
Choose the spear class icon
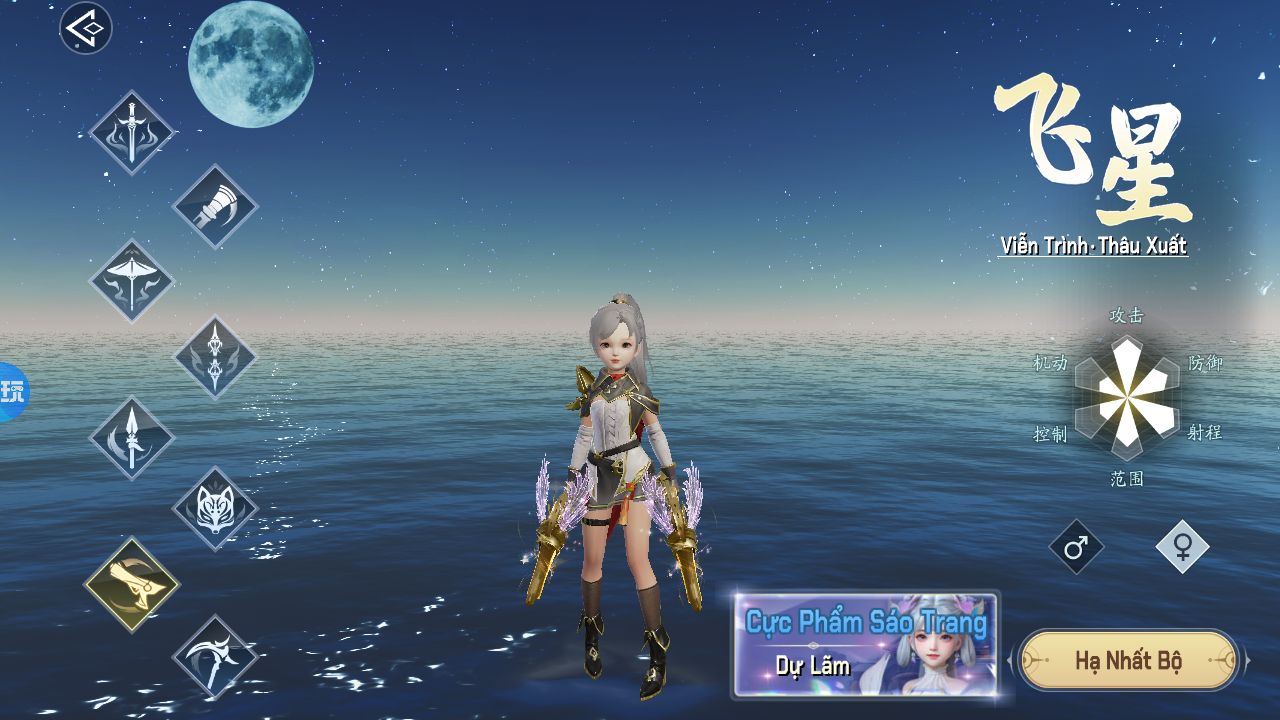tap(132, 438)
